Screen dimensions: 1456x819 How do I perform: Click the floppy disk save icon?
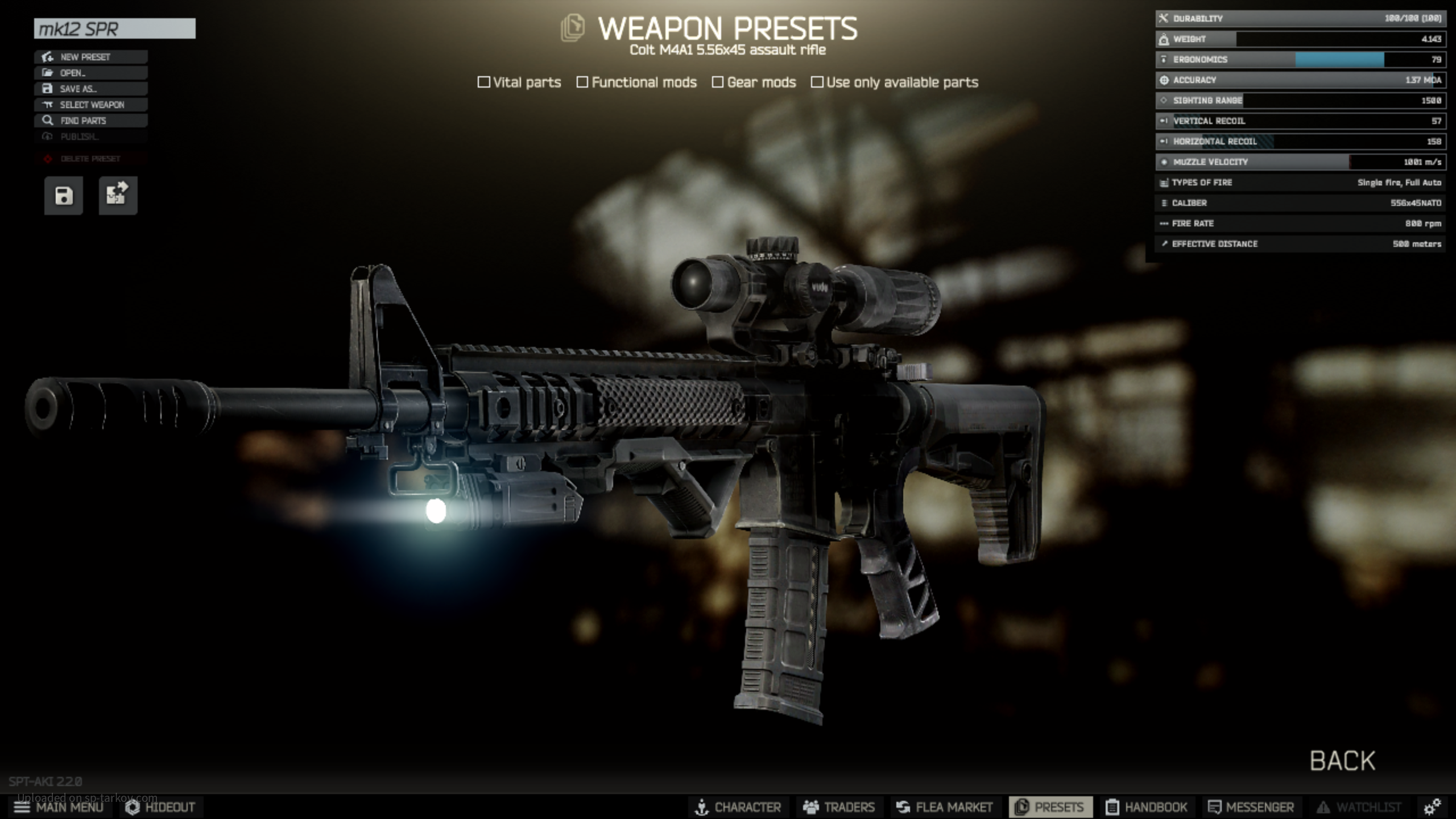pos(64,196)
